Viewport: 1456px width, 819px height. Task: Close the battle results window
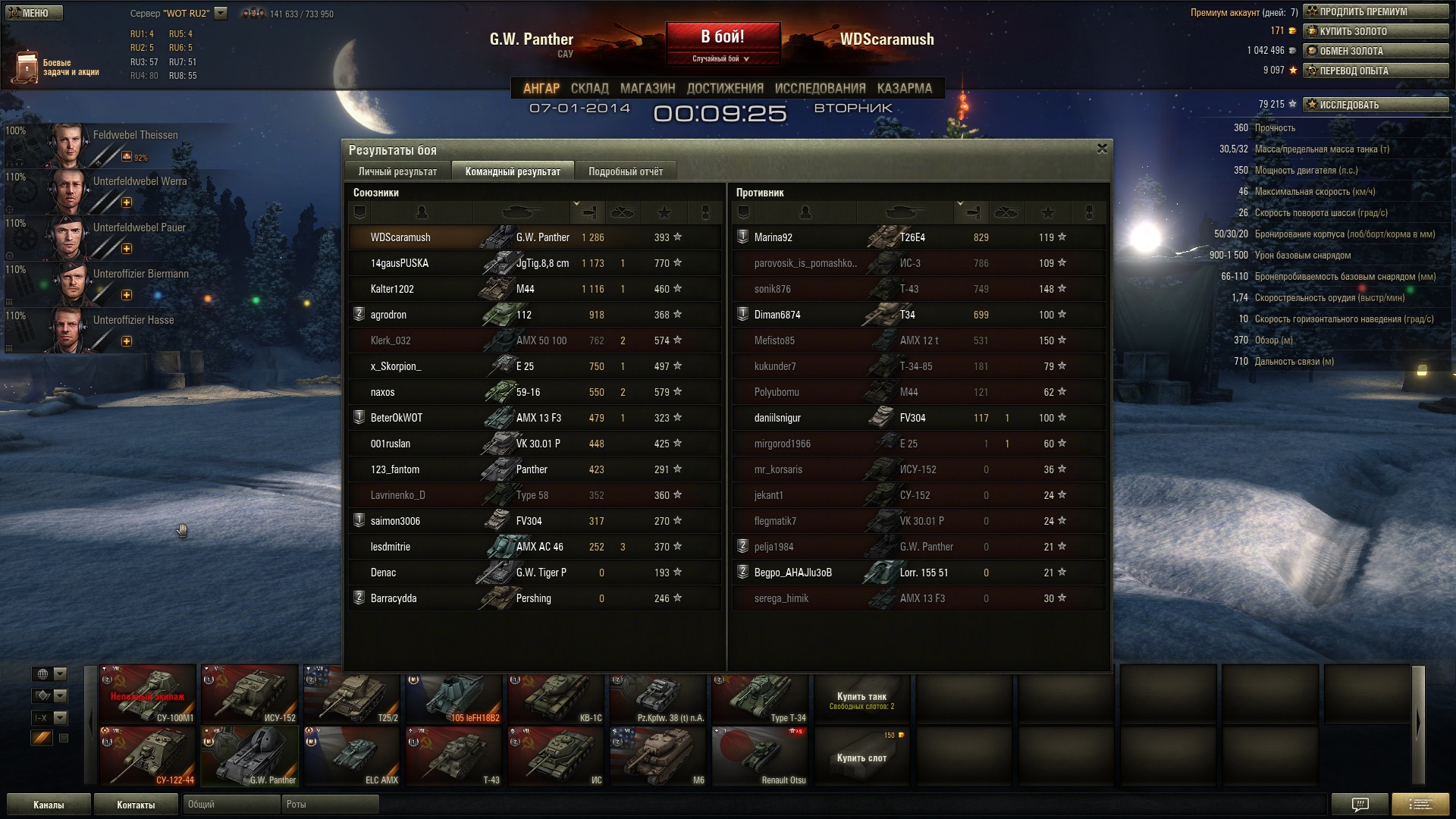pyautogui.click(x=1102, y=149)
